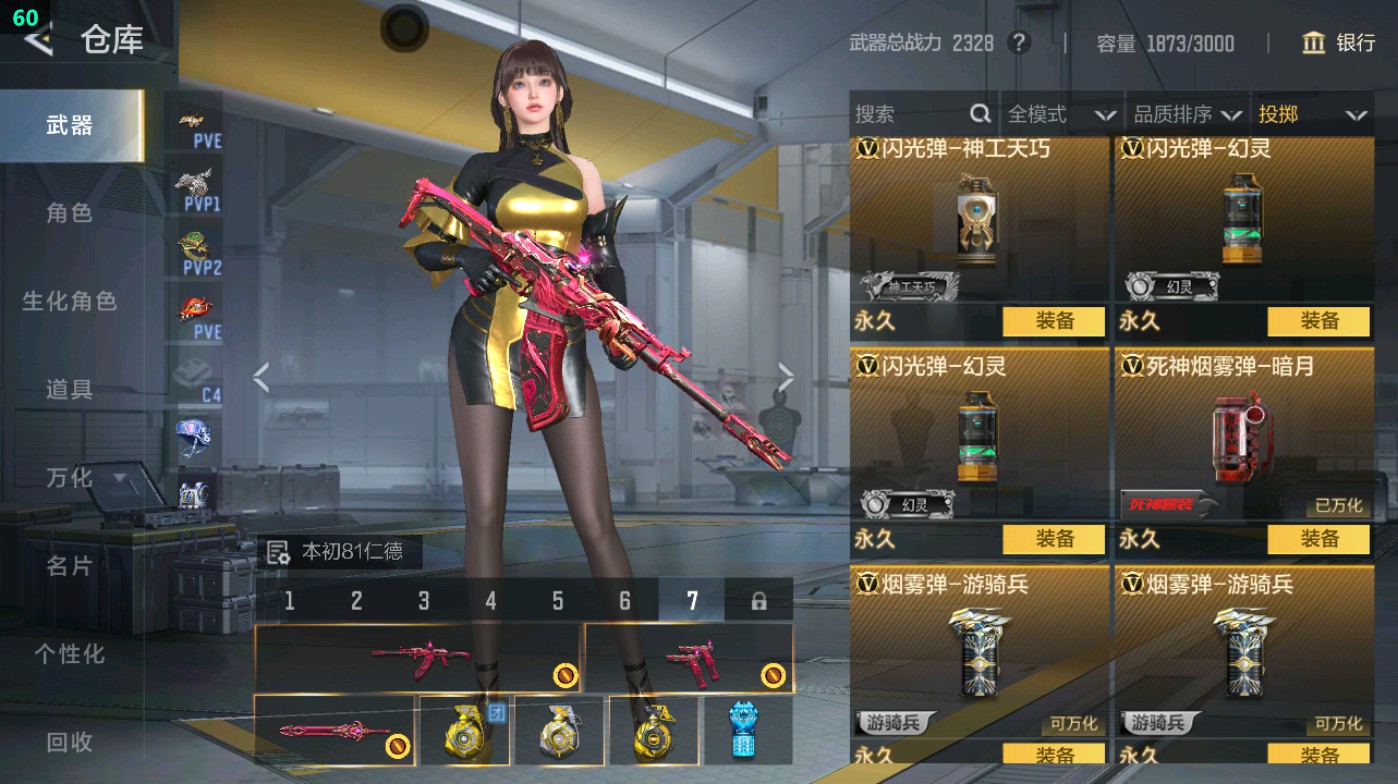
Task: Open the 银行 bank icon at top right
Action: 1313,44
